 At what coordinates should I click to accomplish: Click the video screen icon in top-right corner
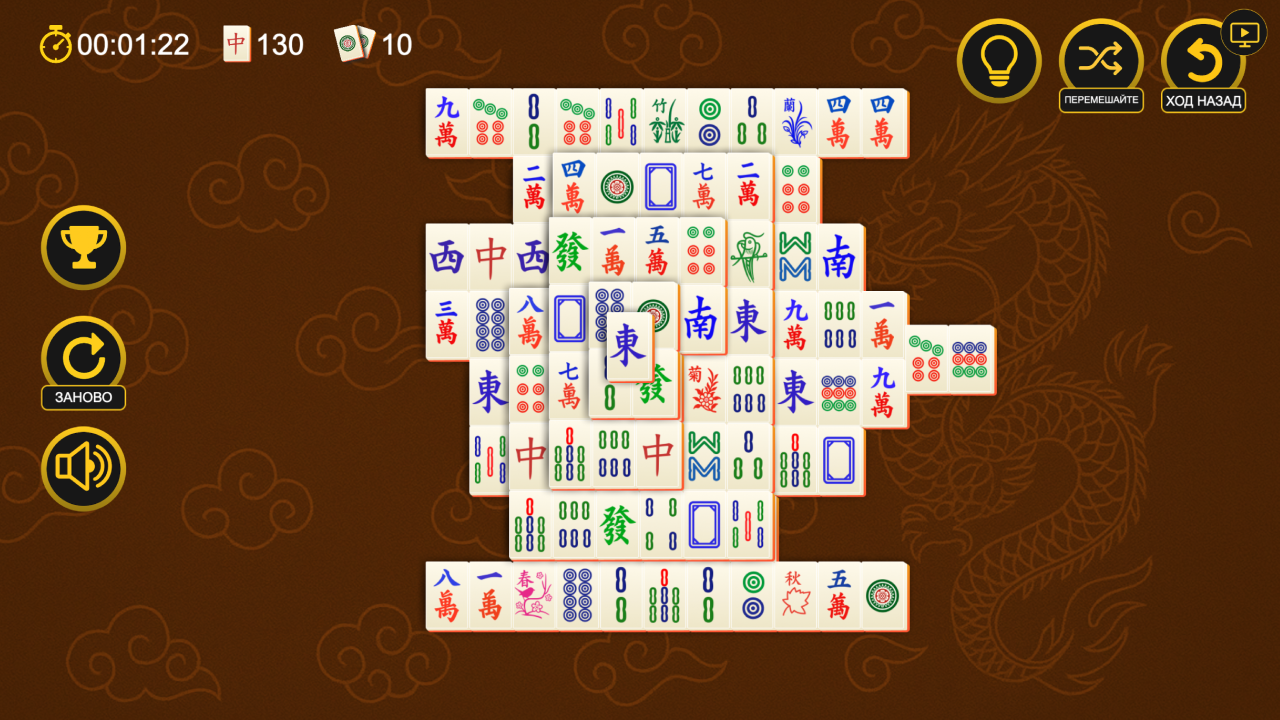click(x=1242, y=33)
